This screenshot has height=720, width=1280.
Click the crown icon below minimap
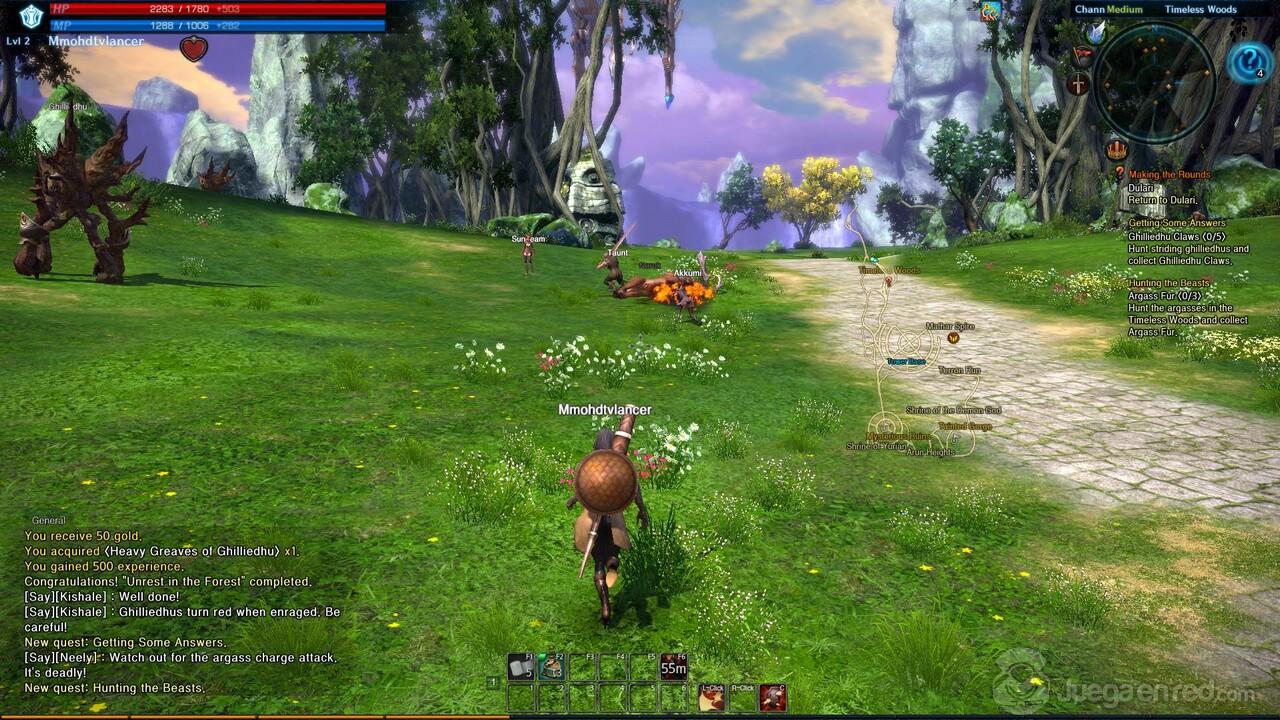click(x=1116, y=150)
